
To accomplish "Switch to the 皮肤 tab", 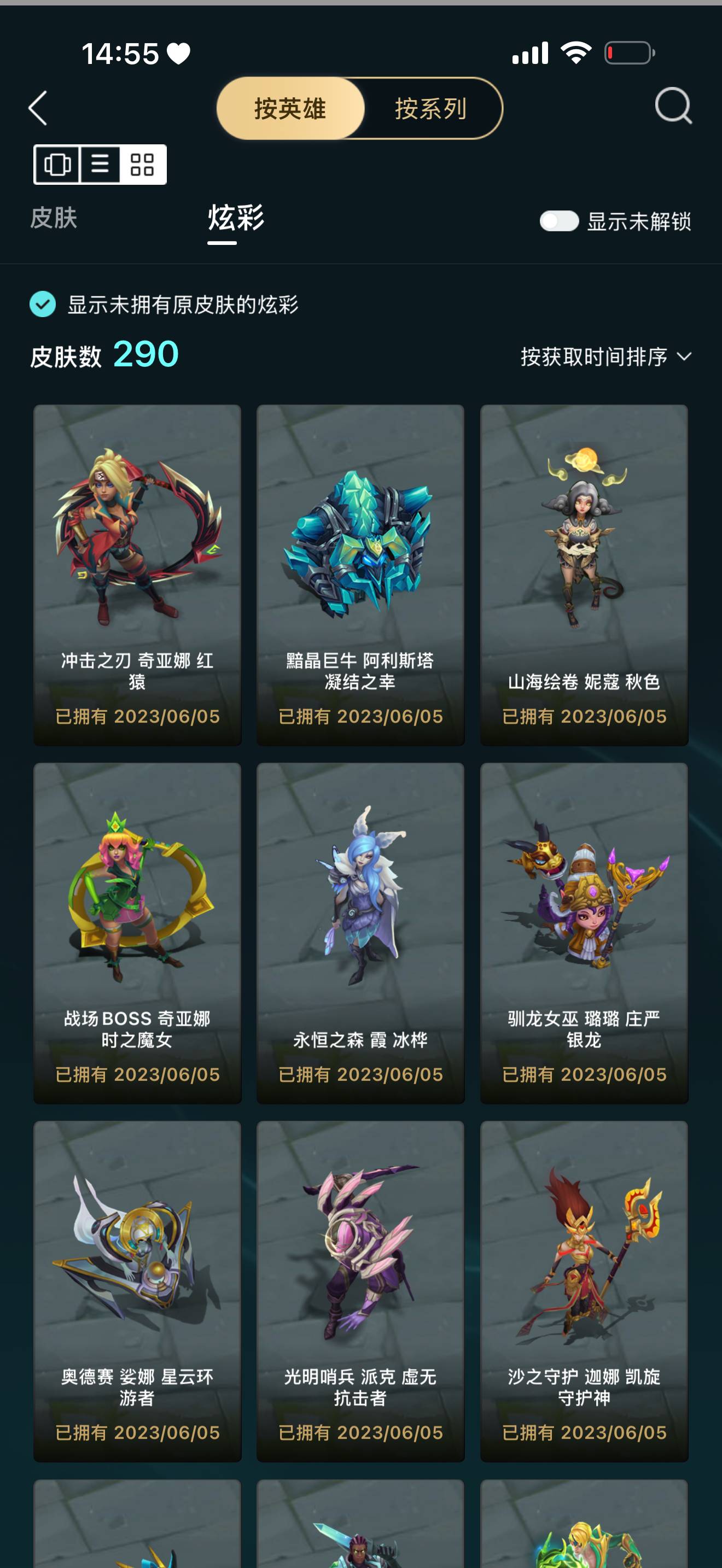I will (x=53, y=220).
